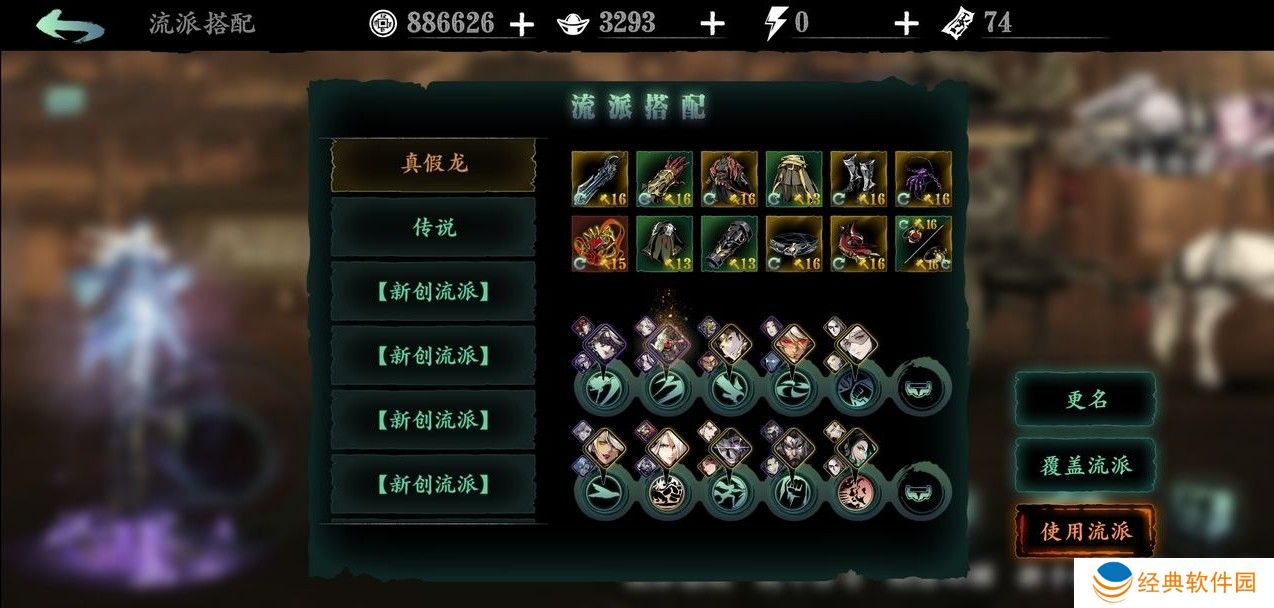
Task: Click the 更名 rename button
Action: [1085, 399]
